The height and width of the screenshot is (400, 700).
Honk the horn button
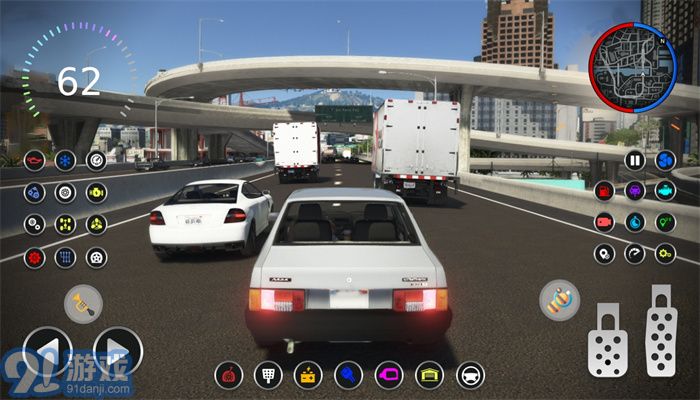click(x=83, y=304)
